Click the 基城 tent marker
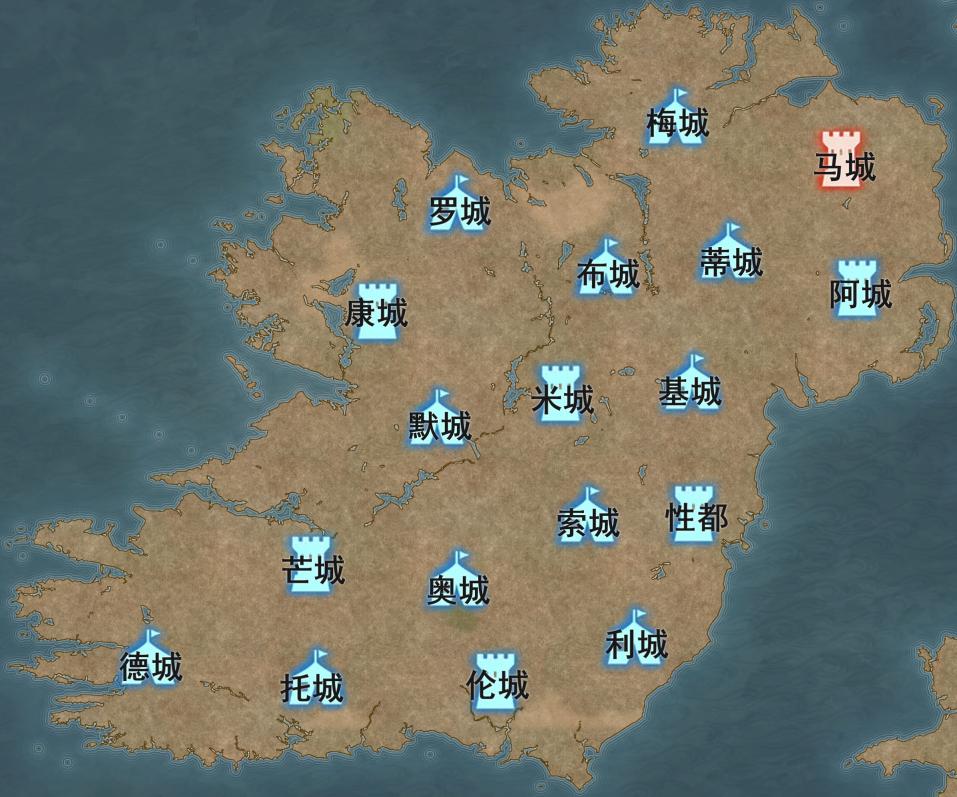The height and width of the screenshot is (797, 957). point(690,383)
